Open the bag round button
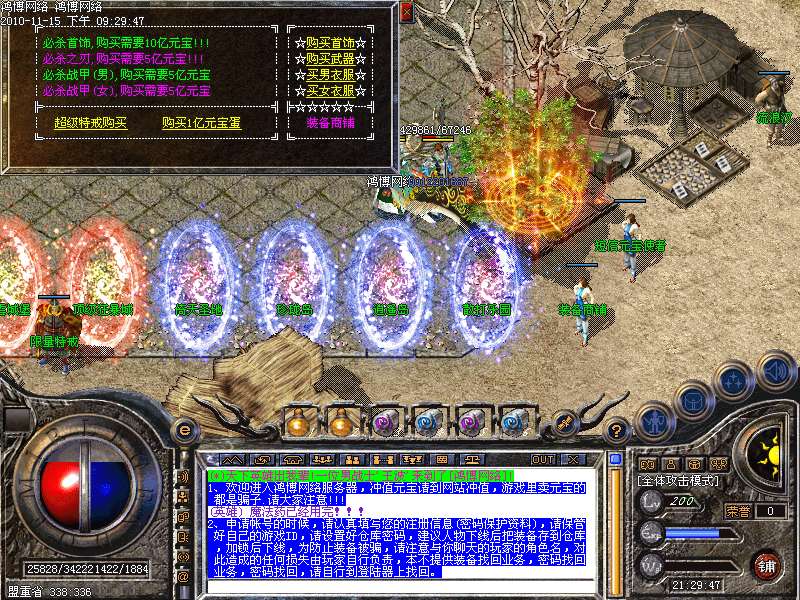 point(693,401)
